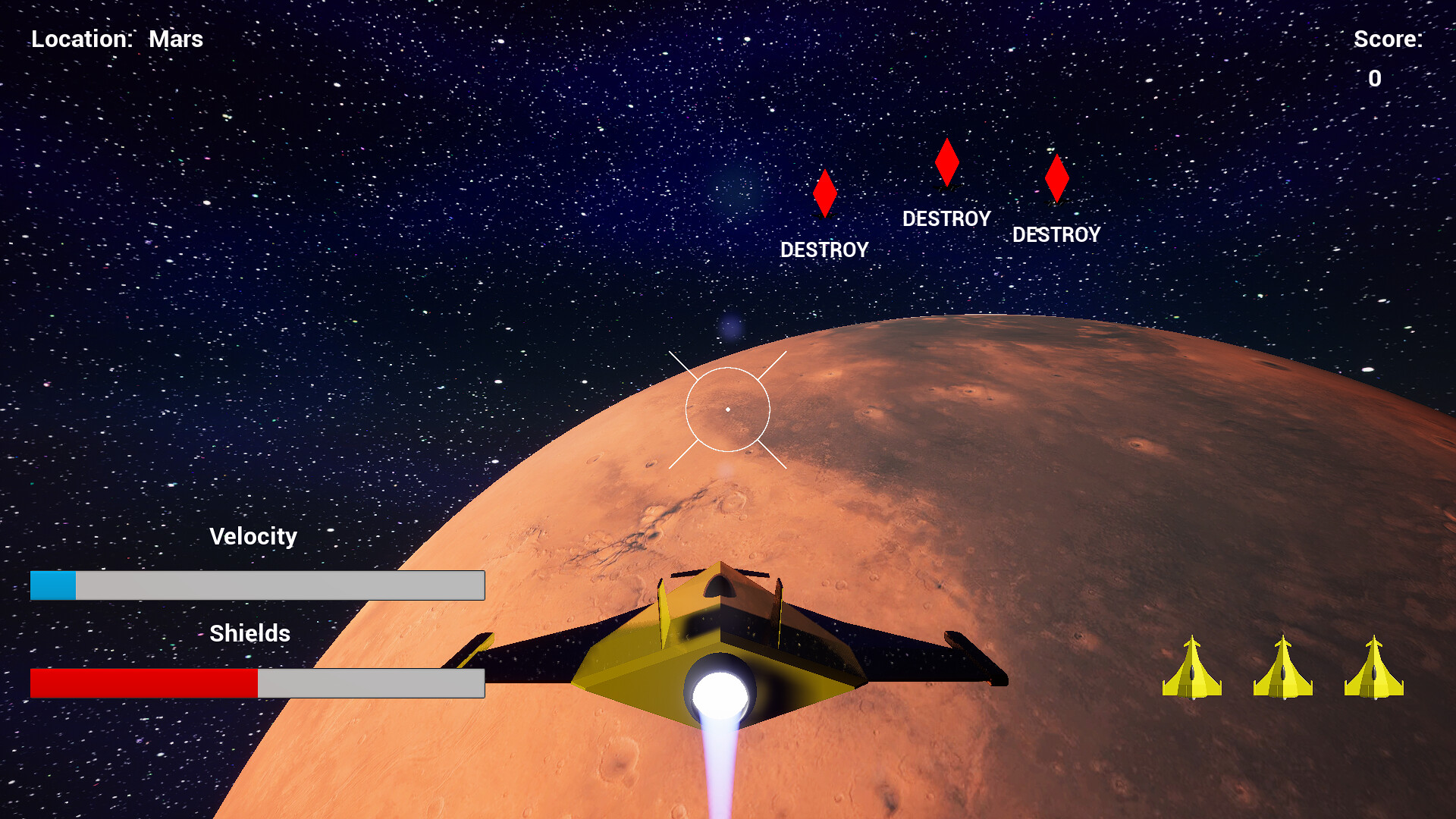1456x819 pixels.
Task: Click the Velocity label text
Action: point(254,536)
